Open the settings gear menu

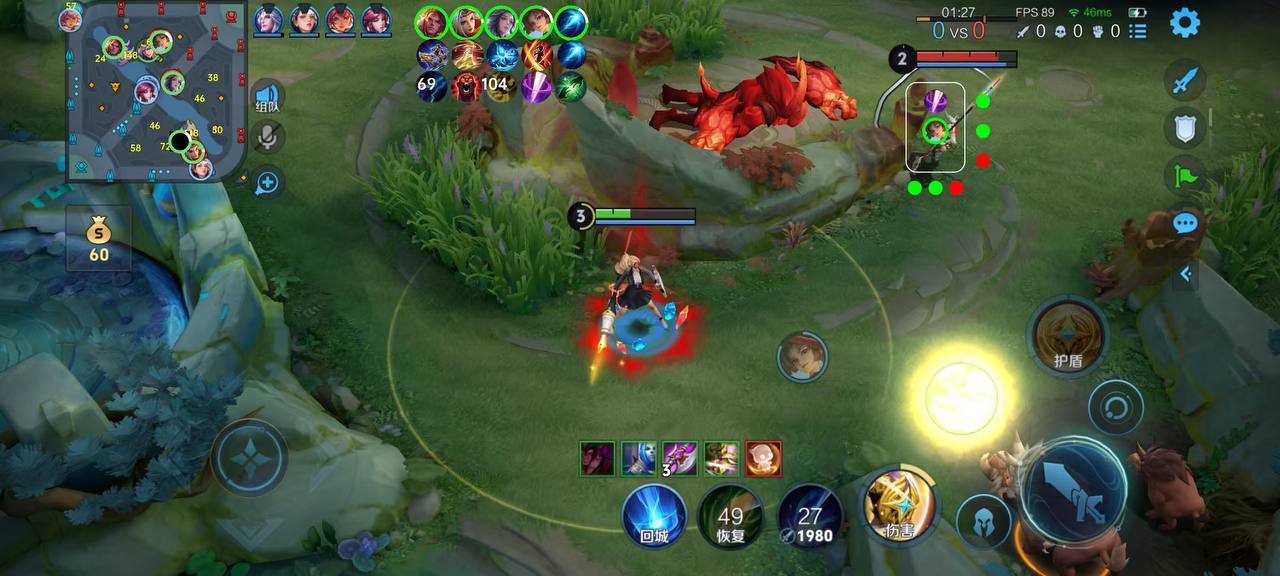1185,22
